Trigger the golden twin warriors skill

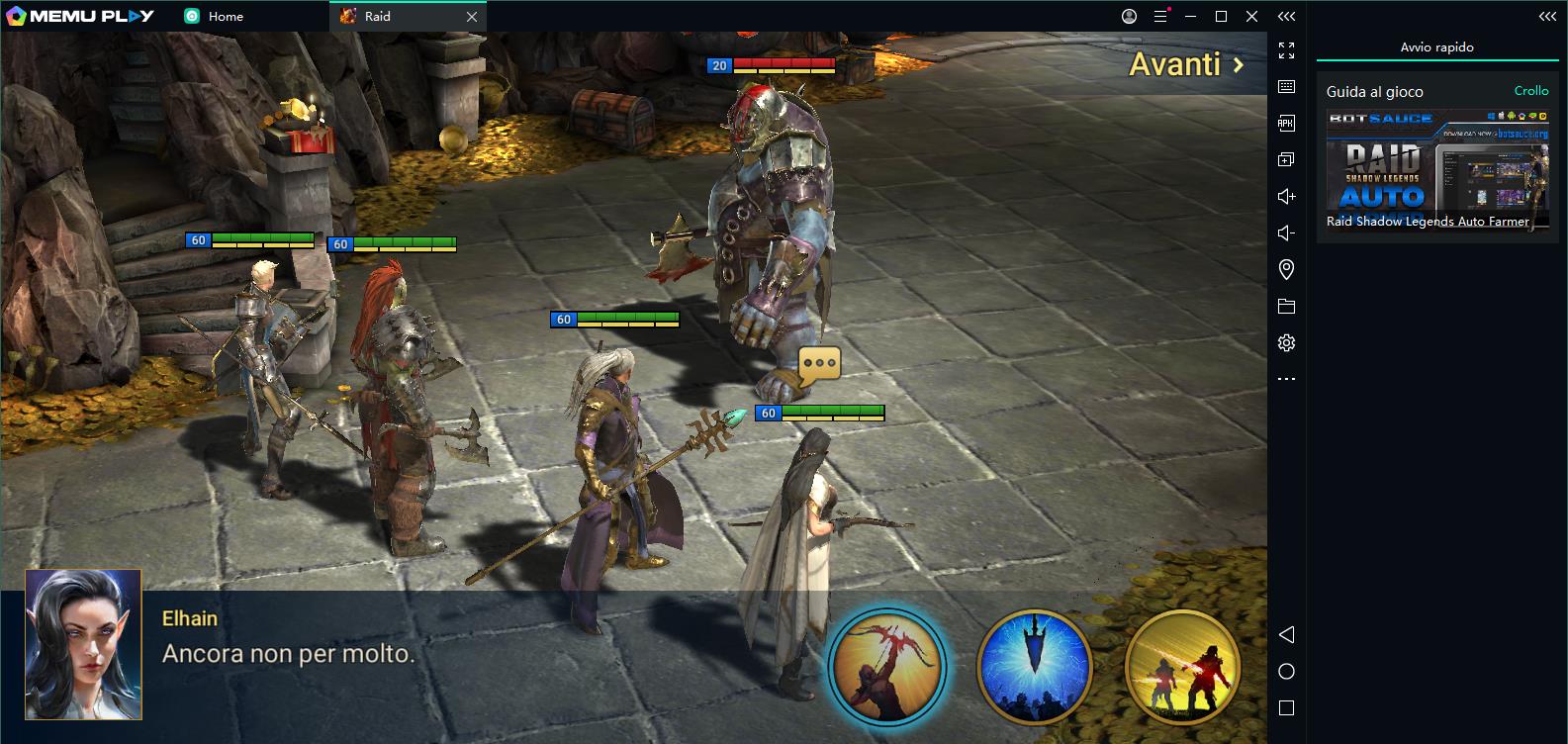click(1183, 667)
